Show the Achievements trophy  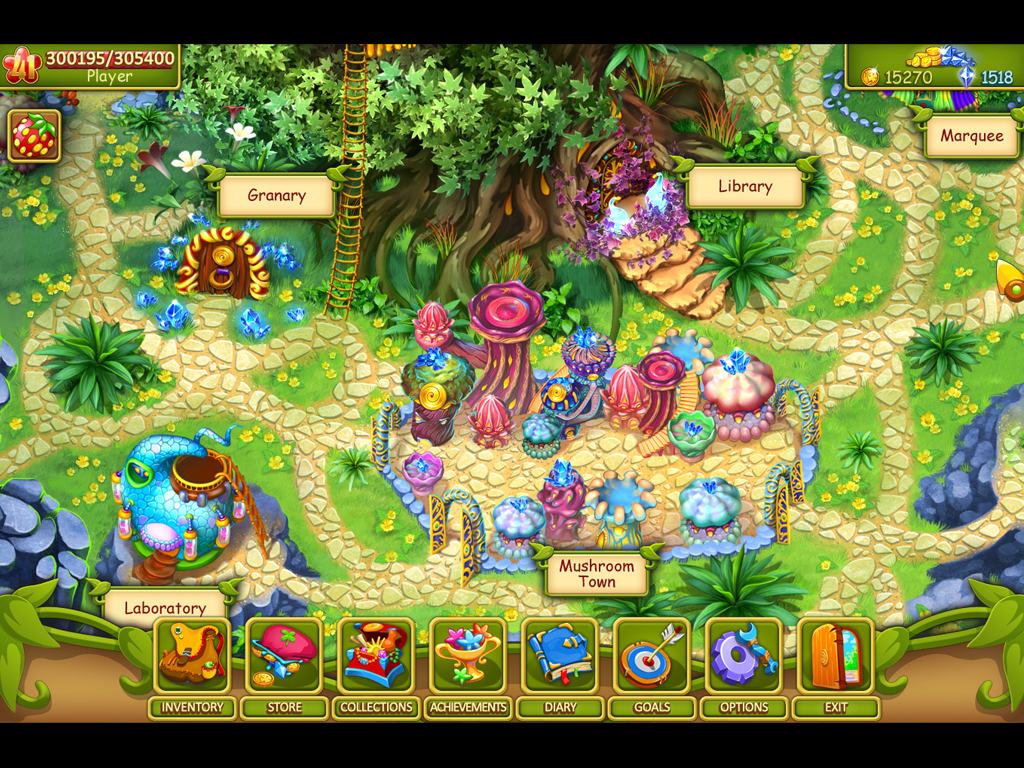click(x=468, y=657)
